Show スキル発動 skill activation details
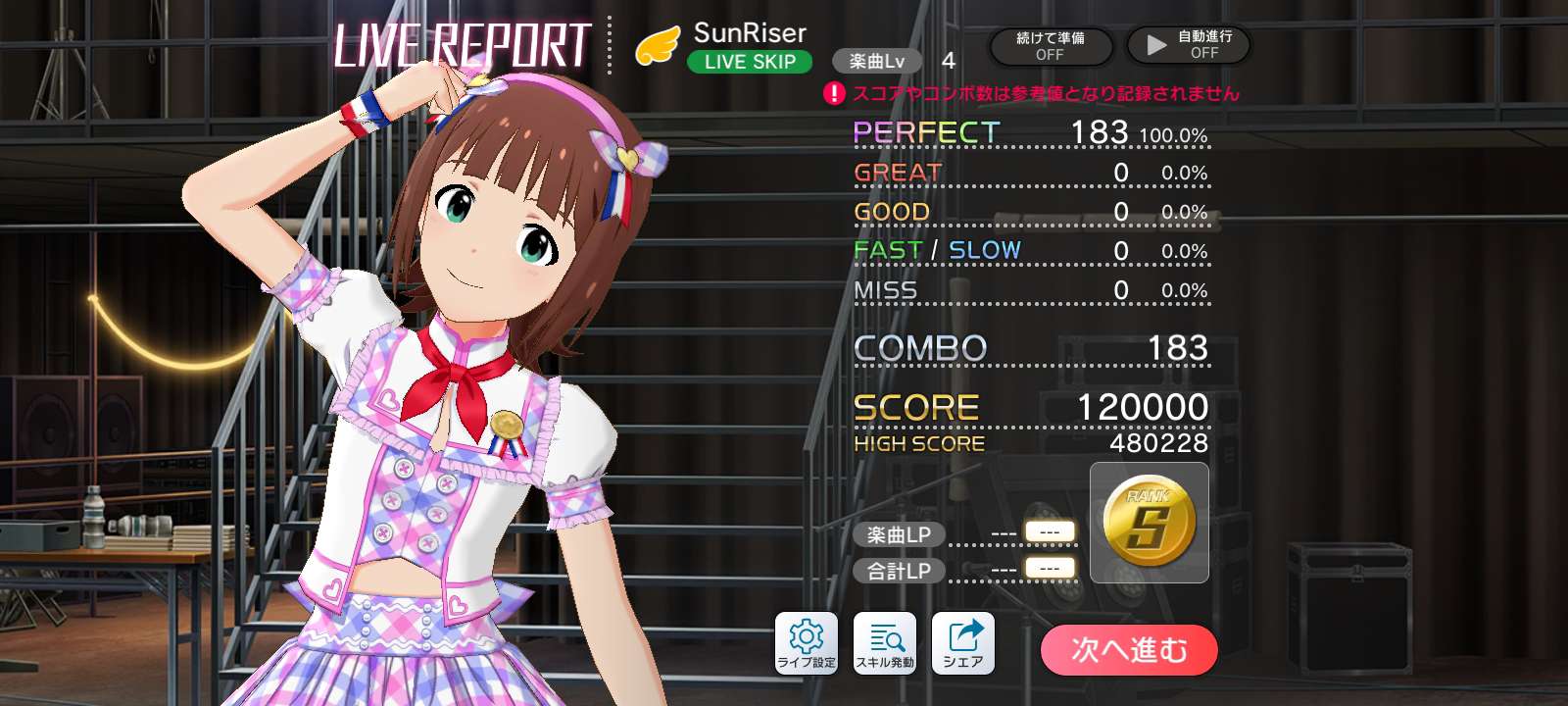This screenshot has width=1568, height=706. coord(885,643)
